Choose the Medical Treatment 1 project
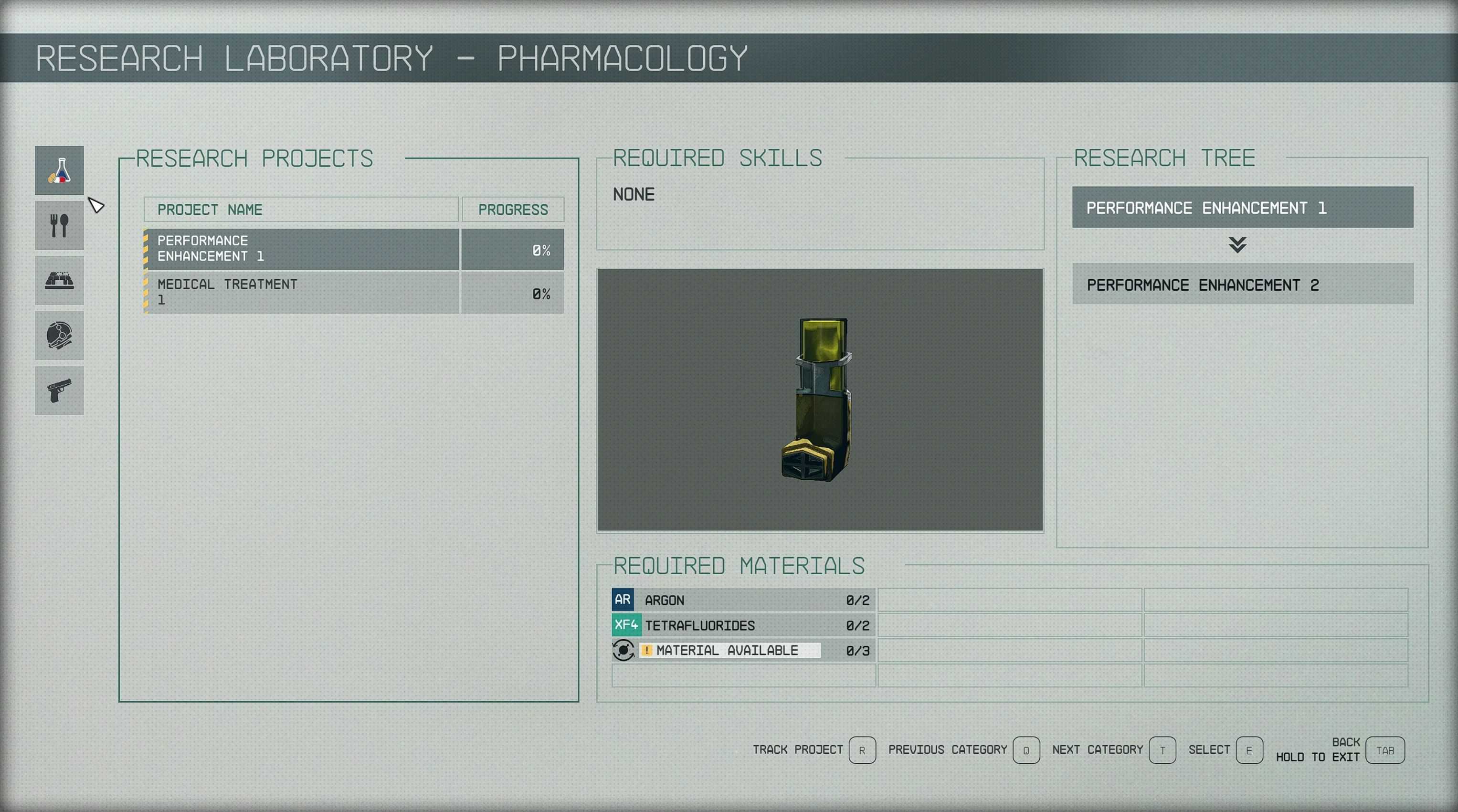The width and height of the screenshot is (1458, 812). [302, 293]
